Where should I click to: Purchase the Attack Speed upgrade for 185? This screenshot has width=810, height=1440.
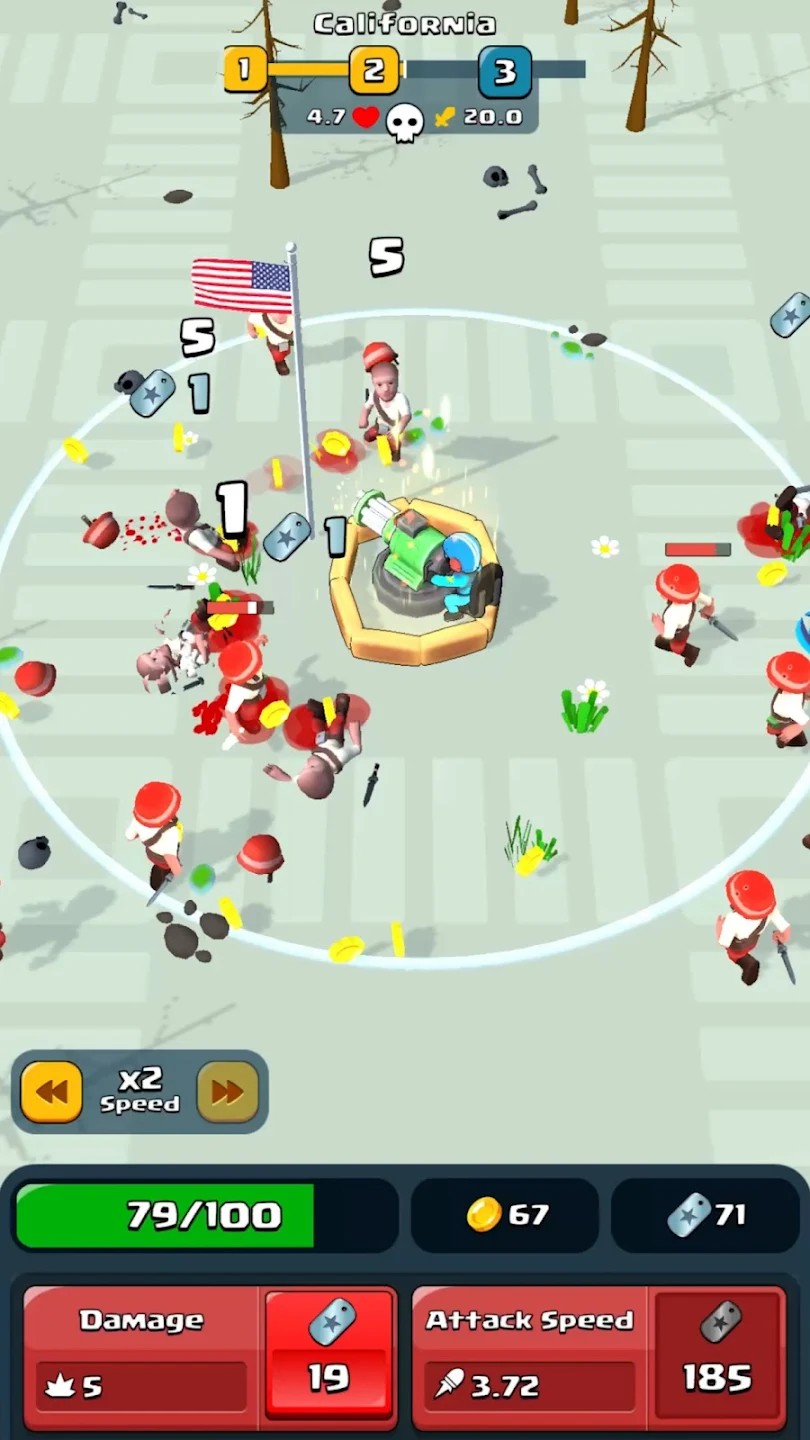coord(717,1354)
